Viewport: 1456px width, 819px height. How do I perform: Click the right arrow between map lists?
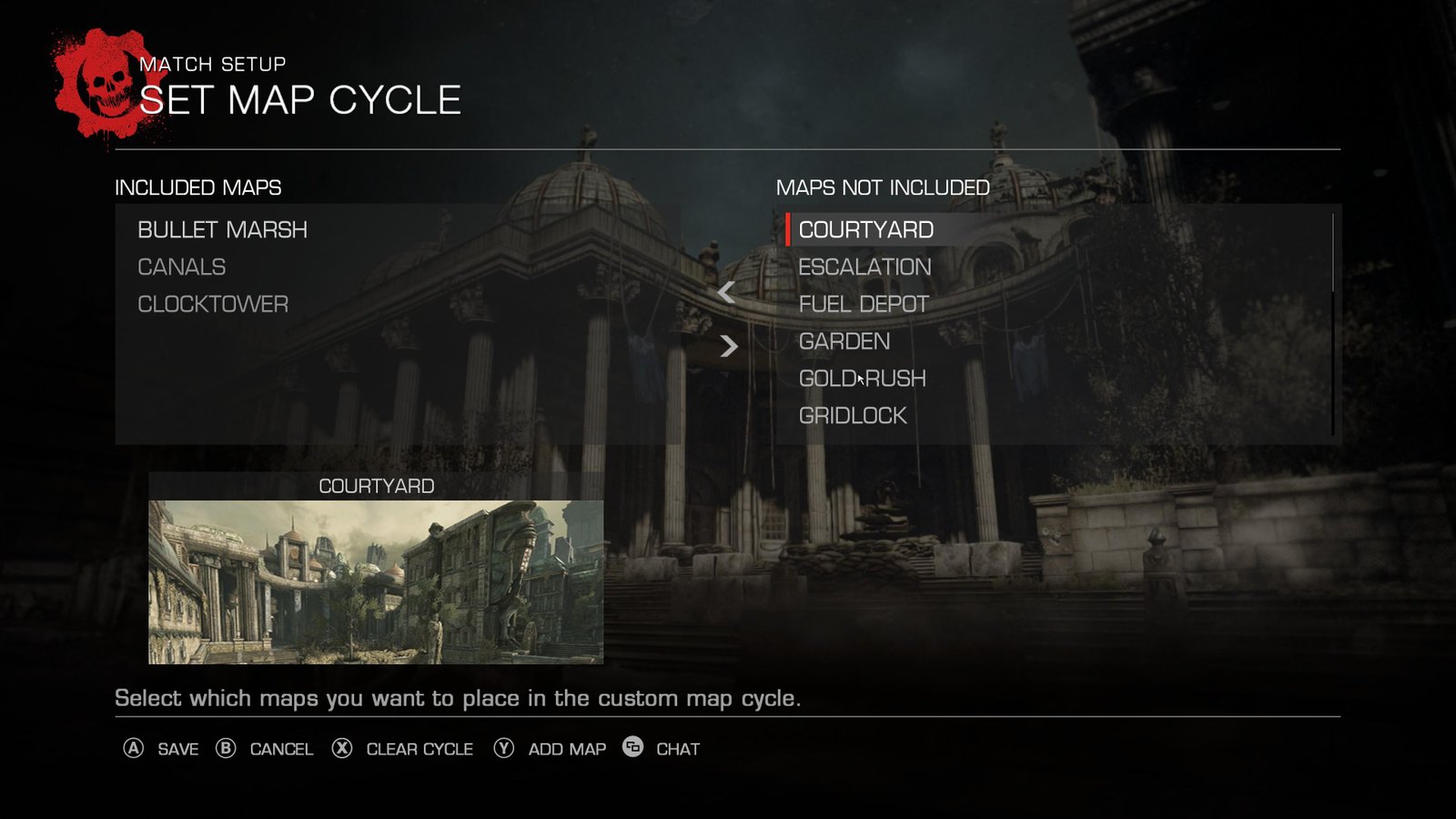[728, 346]
